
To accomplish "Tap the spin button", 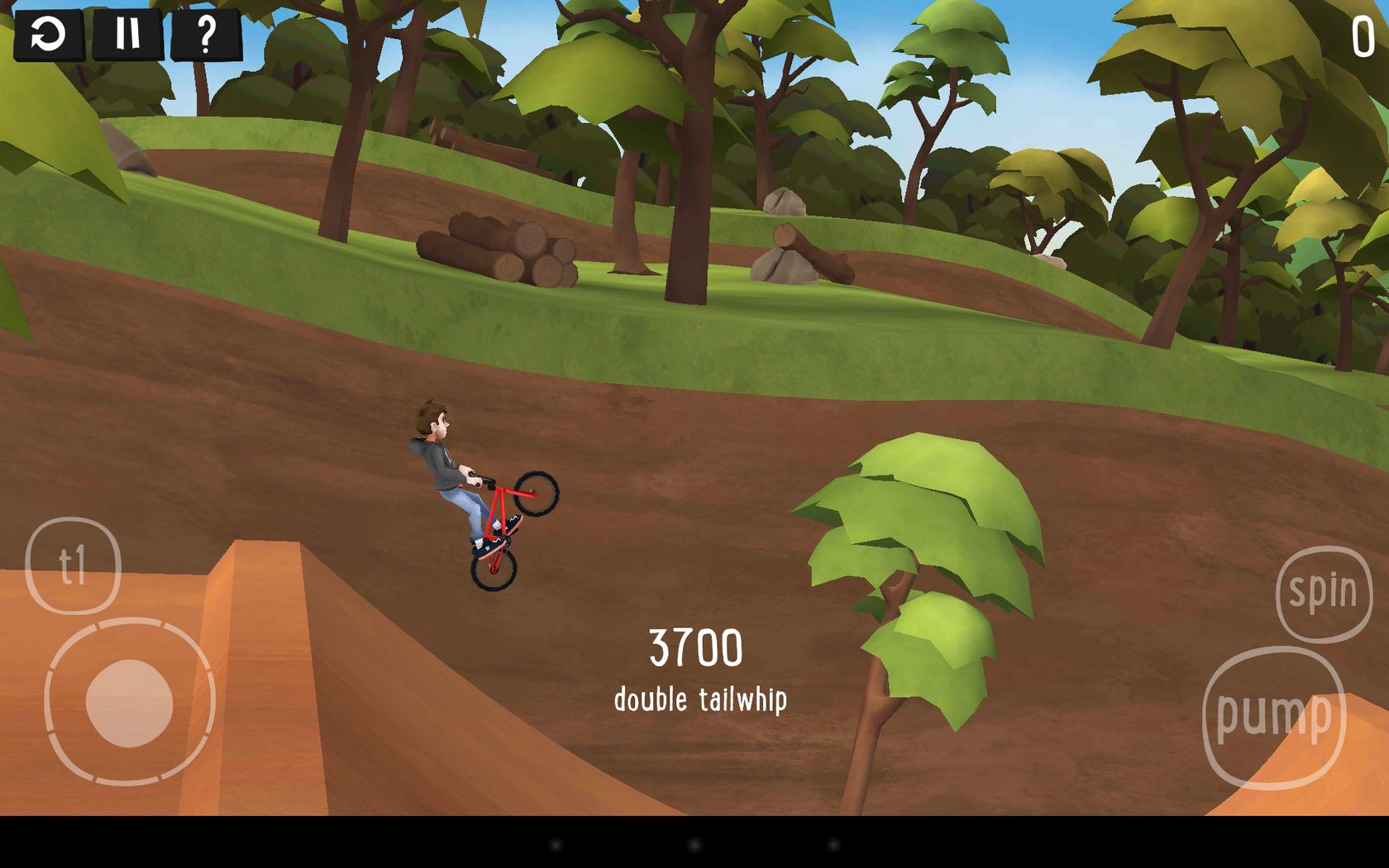I will click(x=1323, y=593).
